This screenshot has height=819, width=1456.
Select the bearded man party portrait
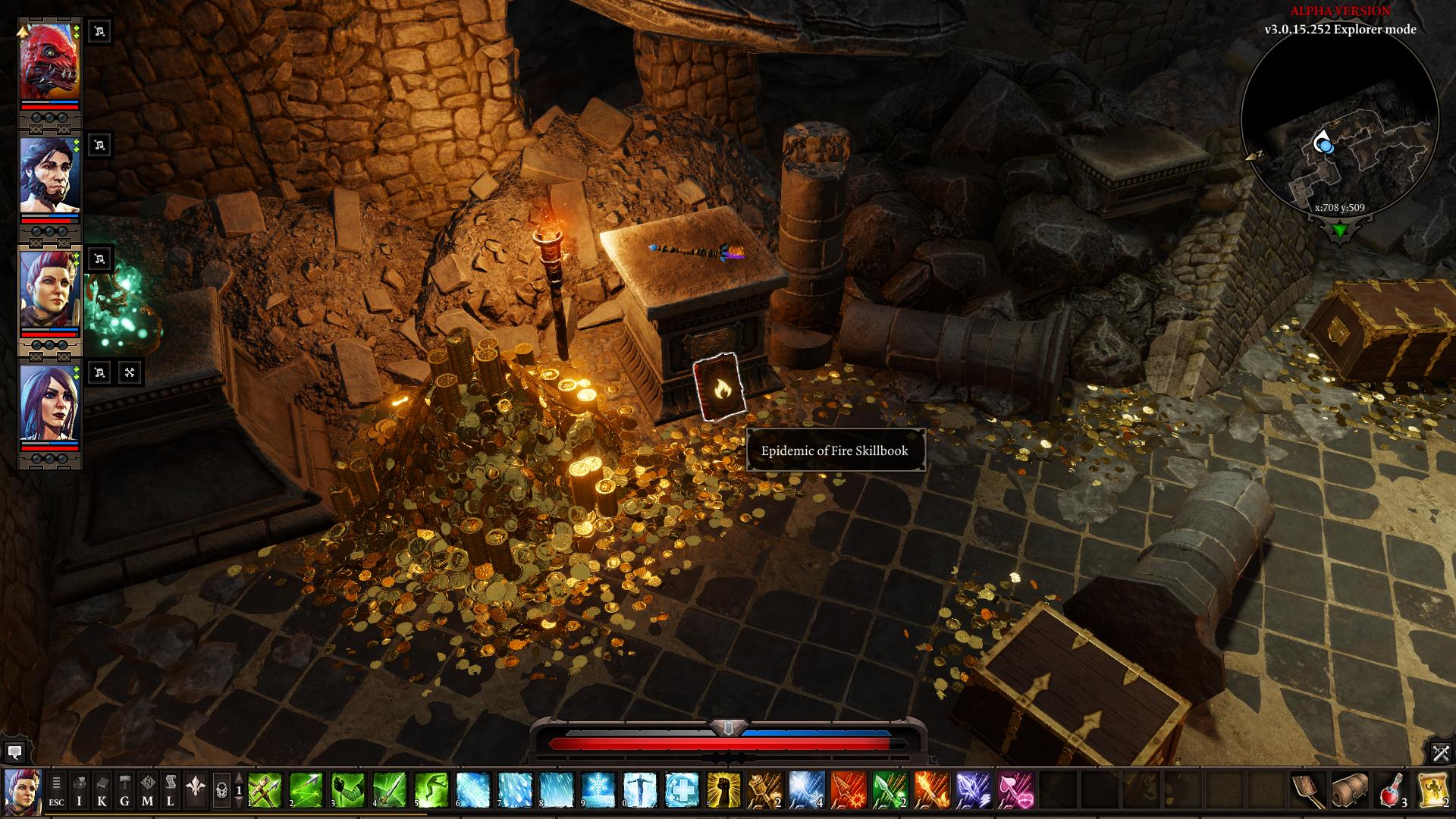(49, 176)
